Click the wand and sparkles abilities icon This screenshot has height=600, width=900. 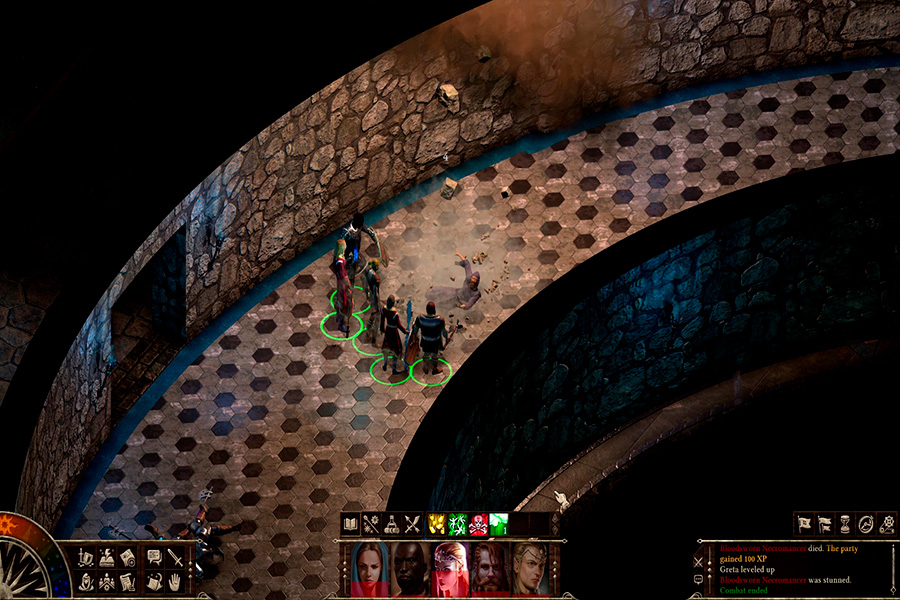(x=370, y=523)
